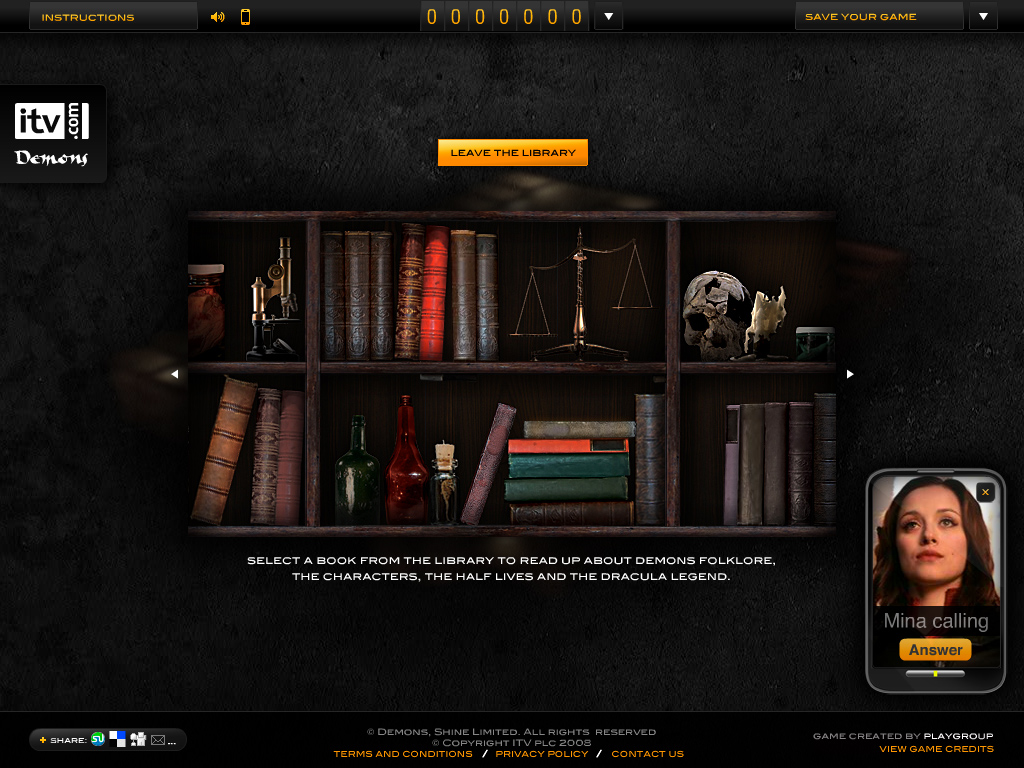Open the Instructions panel
The height and width of the screenshot is (768, 1024).
pos(112,17)
